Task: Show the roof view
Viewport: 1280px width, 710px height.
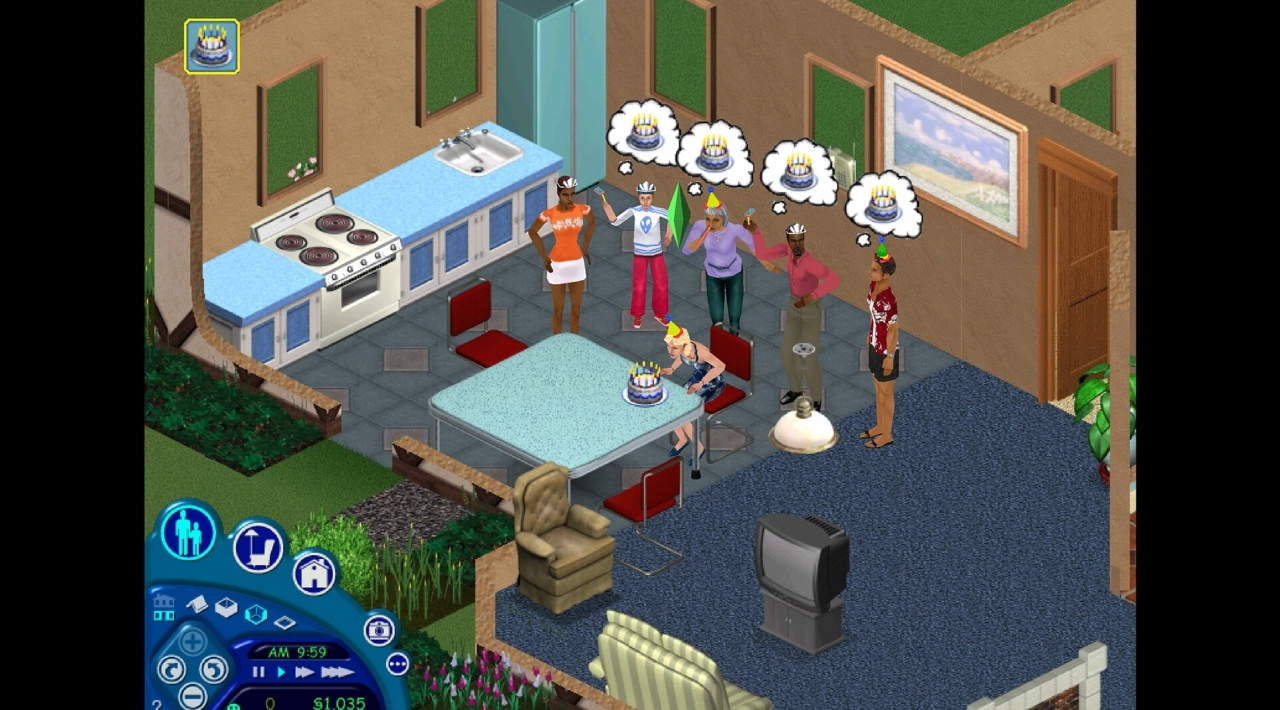Action: [197, 604]
